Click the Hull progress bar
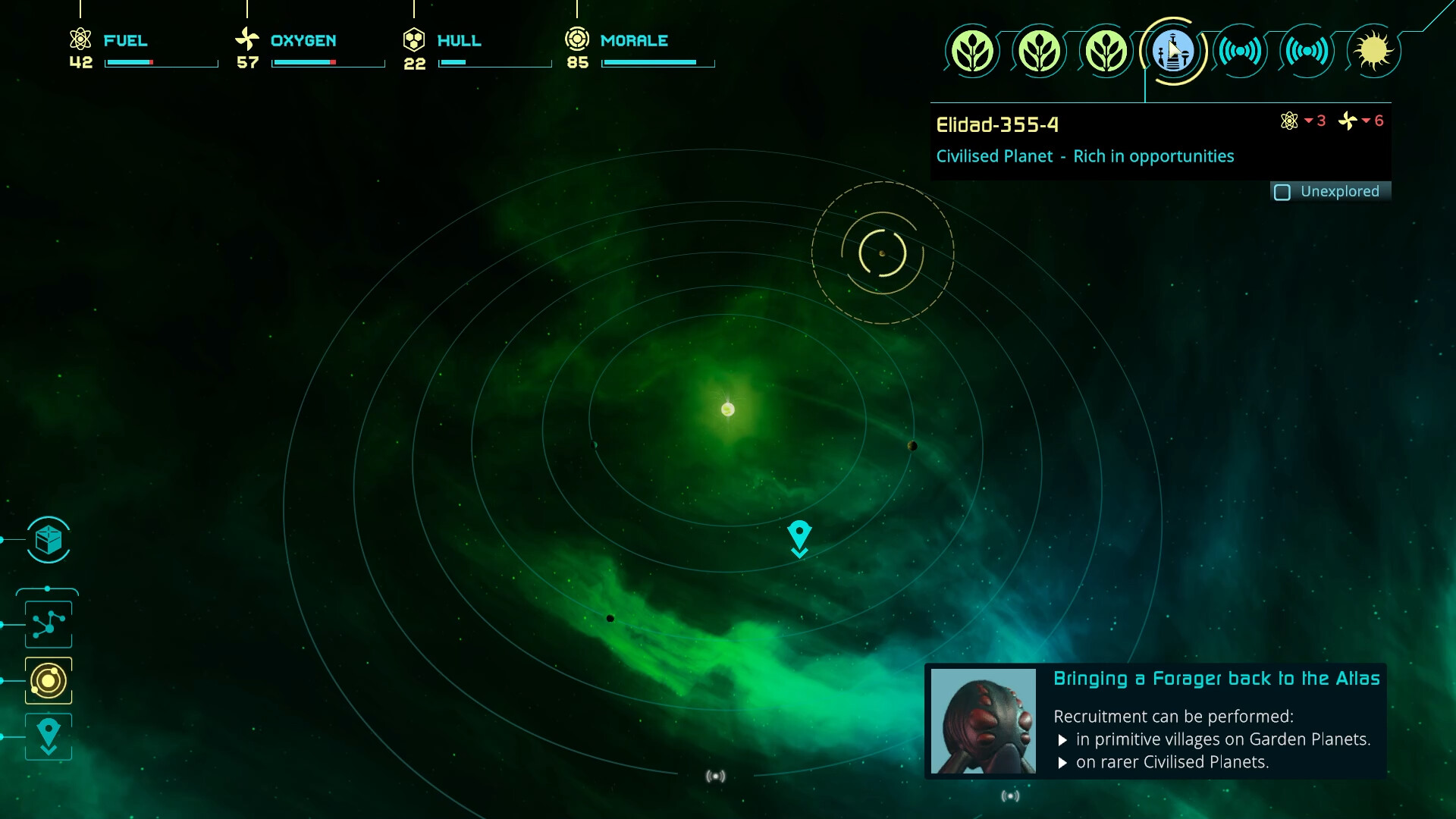Image resolution: width=1456 pixels, height=819 pixels. (495, 63)
